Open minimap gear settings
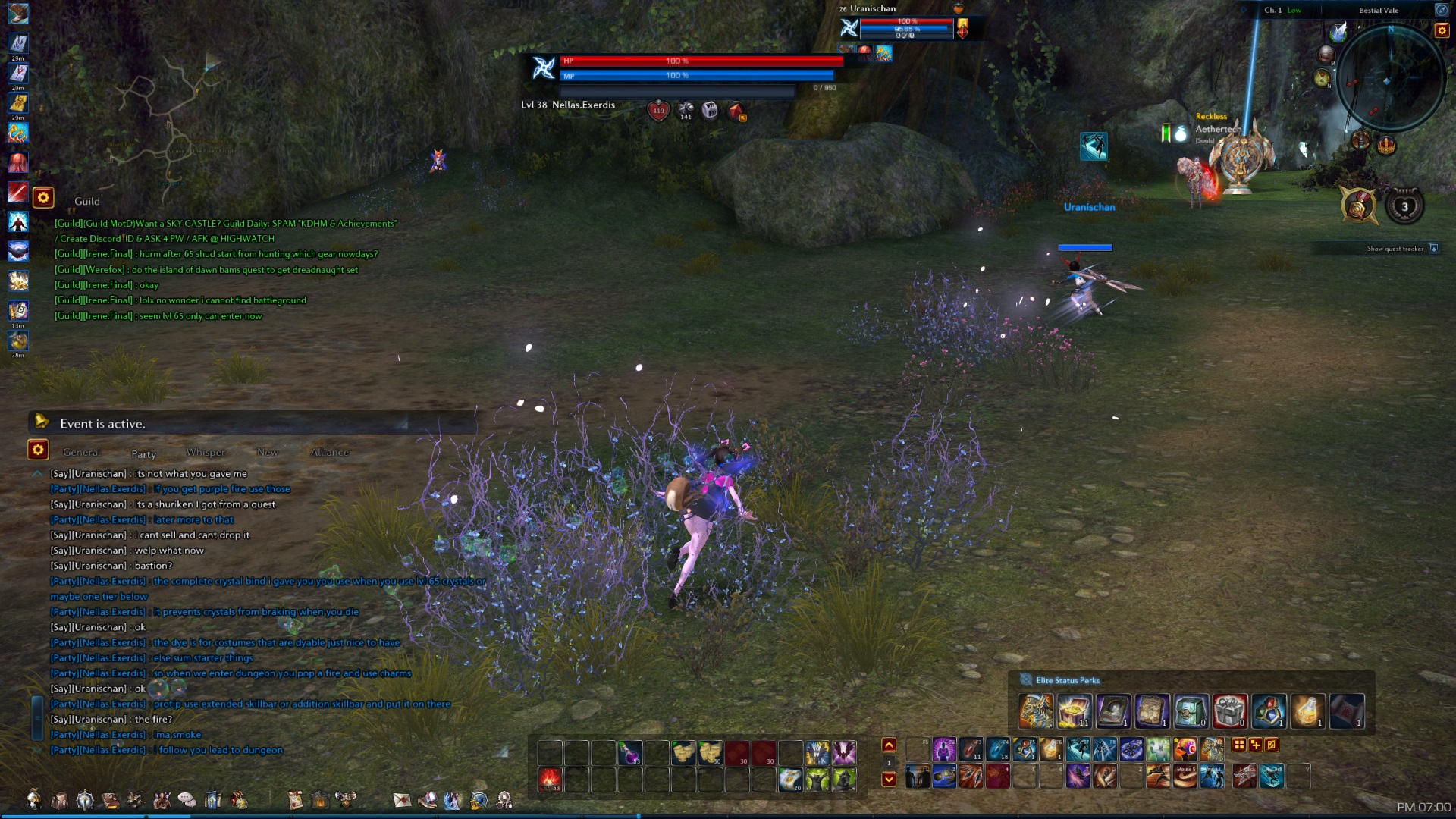Screen dimensions: 1456x819 click(x=1441, y=30)
